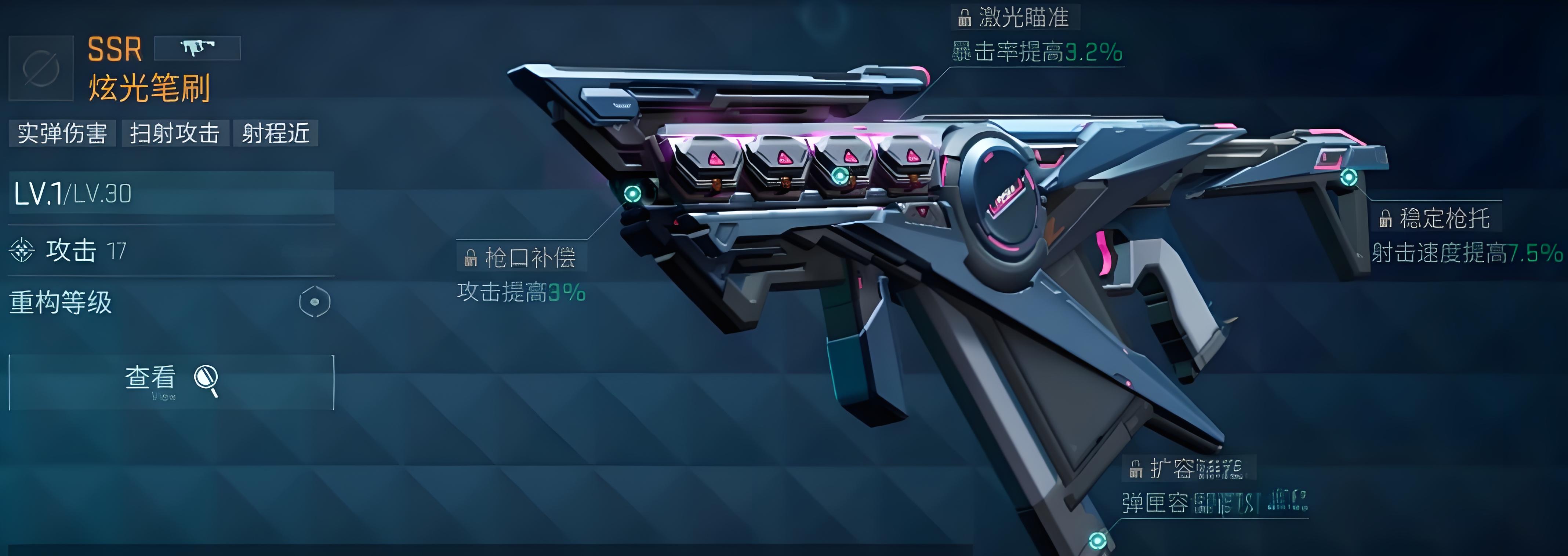Click the 扫射攻击 attack tag
The height and width of the screenshot is (556, 1568).
pyautogui.click(x=175, y=133)
